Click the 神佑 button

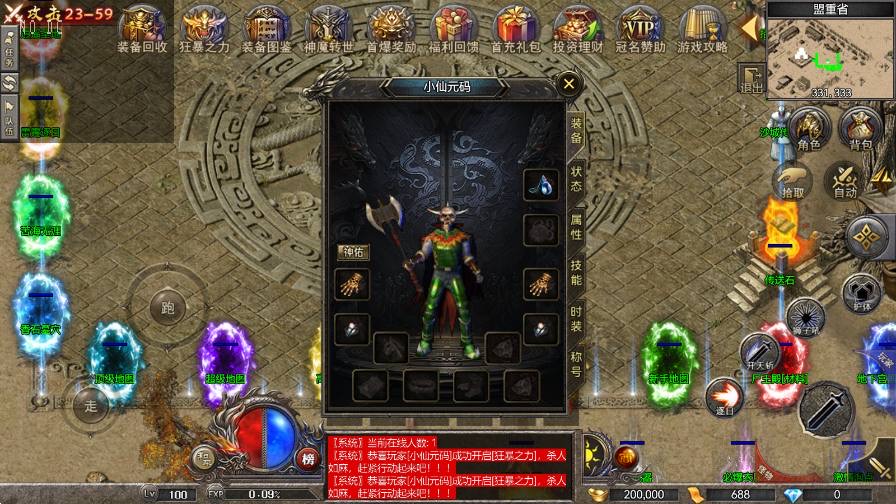[x=353, y=251]
